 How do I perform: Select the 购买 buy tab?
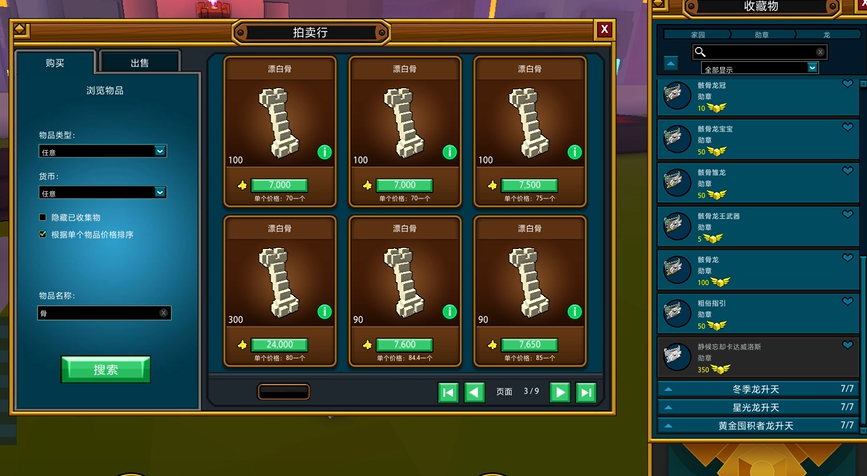(55, 62)
